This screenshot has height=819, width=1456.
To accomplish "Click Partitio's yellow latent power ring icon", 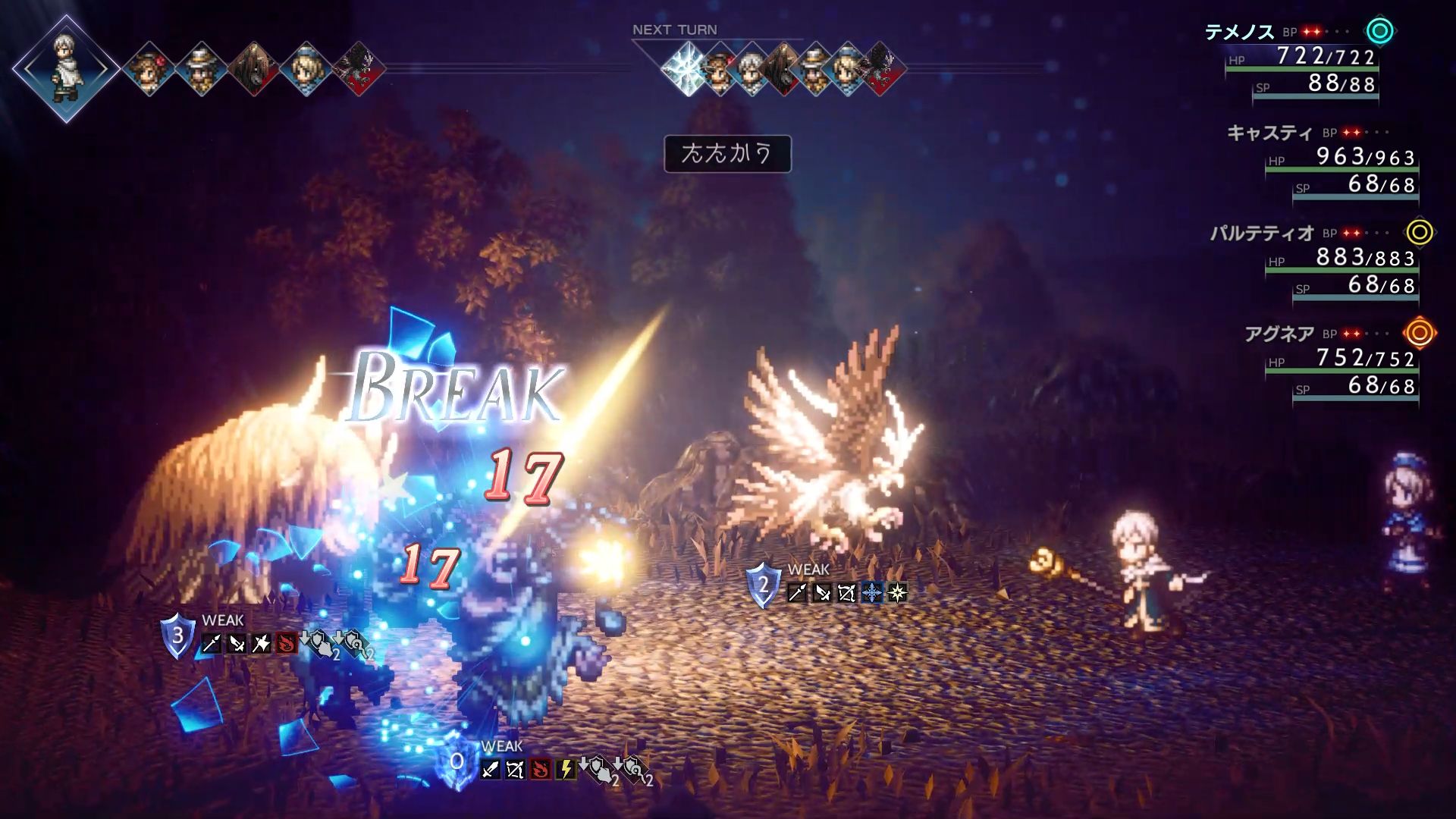I will pos(1420,232).
